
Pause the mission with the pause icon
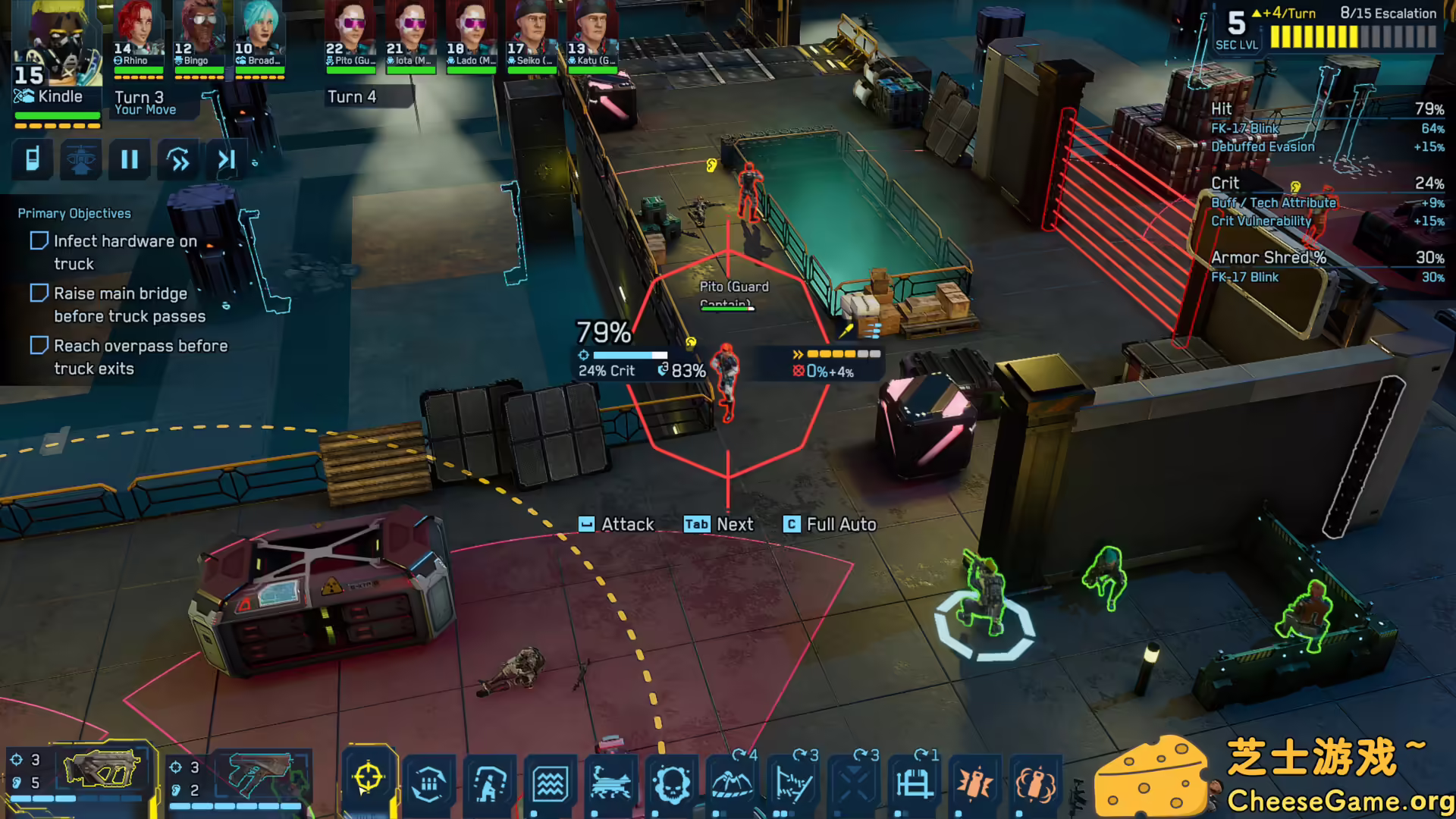point(129,160)
